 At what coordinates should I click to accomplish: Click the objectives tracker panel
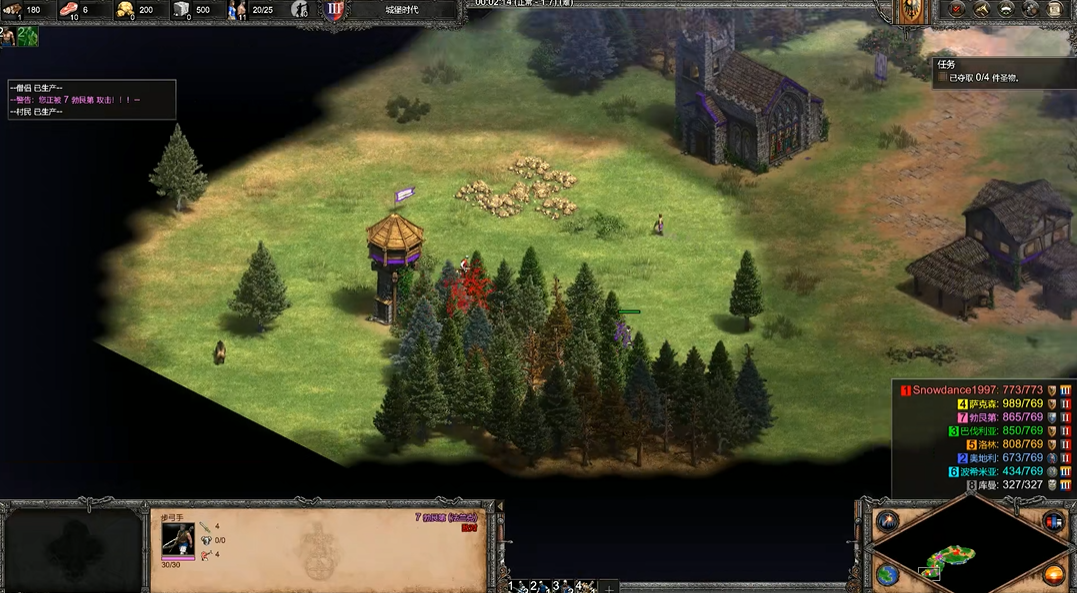[1004, 71]
